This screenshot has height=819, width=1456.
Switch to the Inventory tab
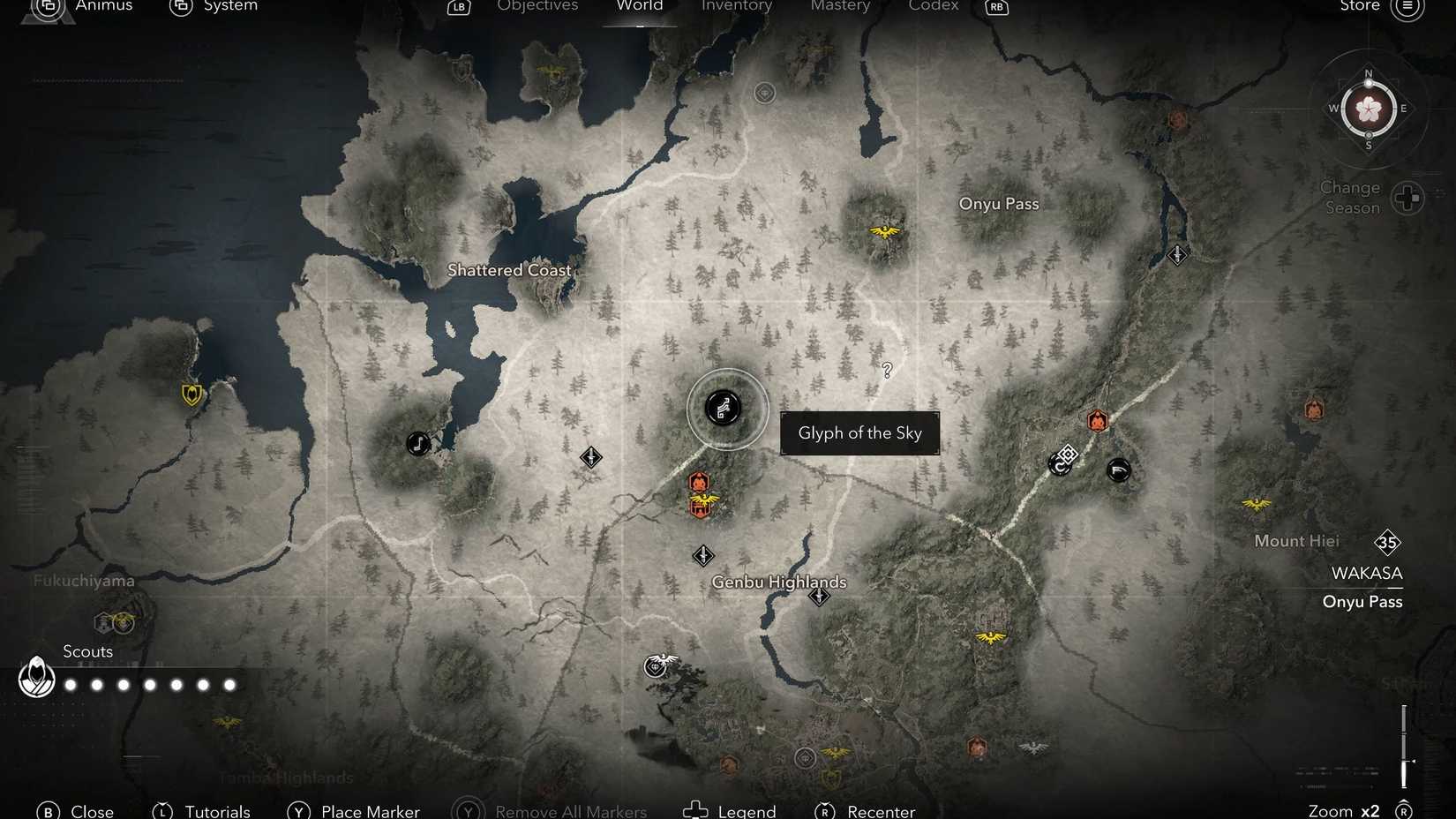click(x=736, y=6)
